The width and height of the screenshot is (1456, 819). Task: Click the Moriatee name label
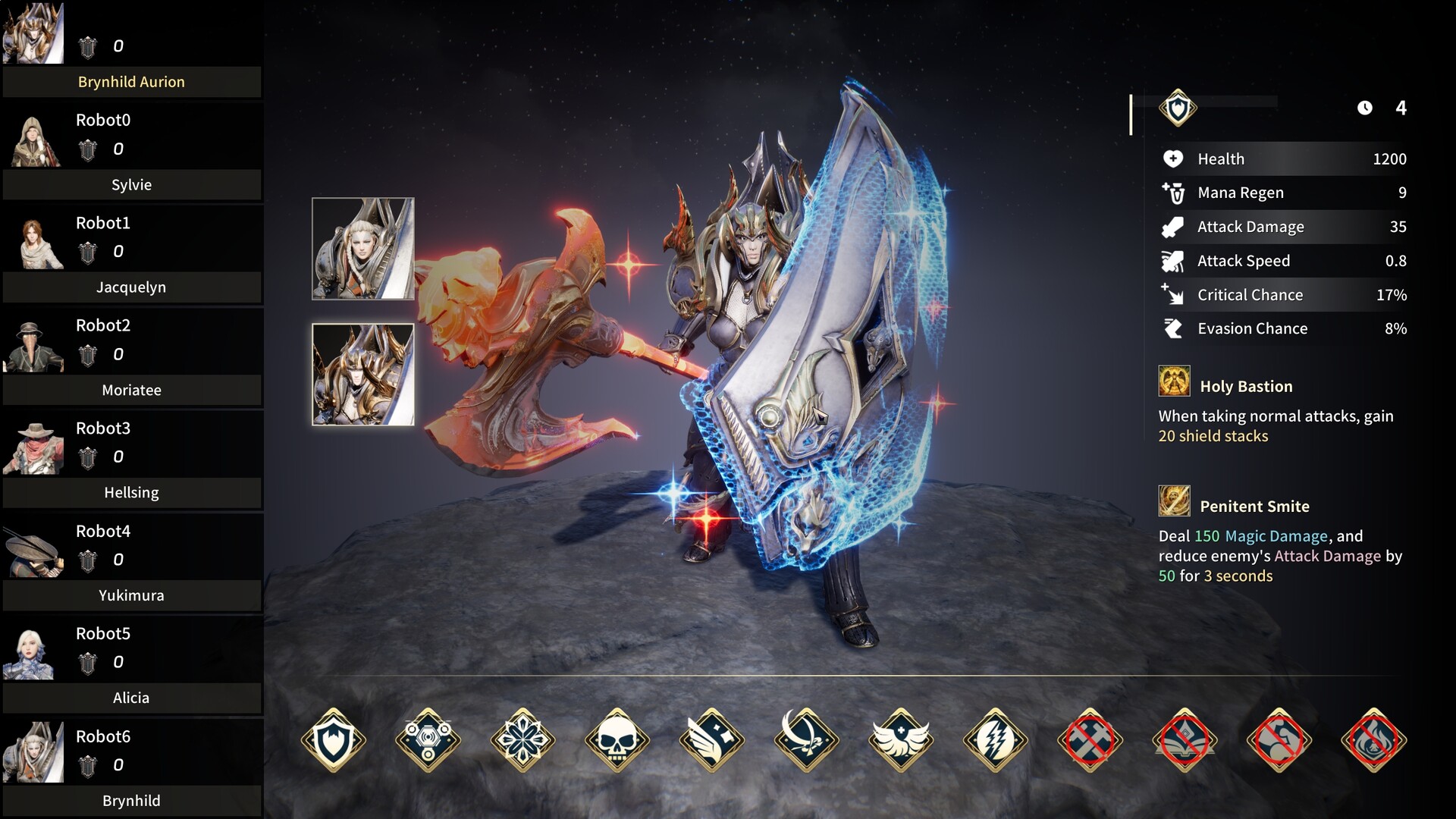(x=131, y=390)
